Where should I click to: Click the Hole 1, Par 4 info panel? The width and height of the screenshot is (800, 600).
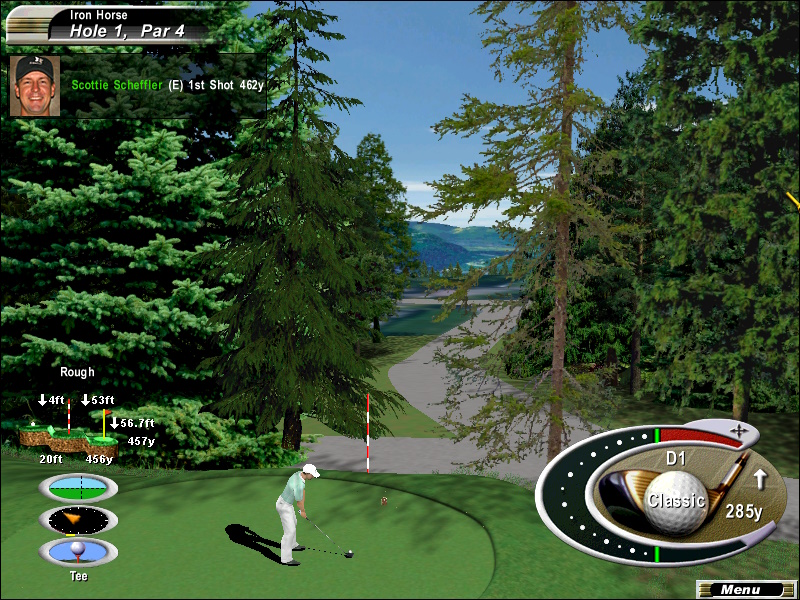(110, 24)
